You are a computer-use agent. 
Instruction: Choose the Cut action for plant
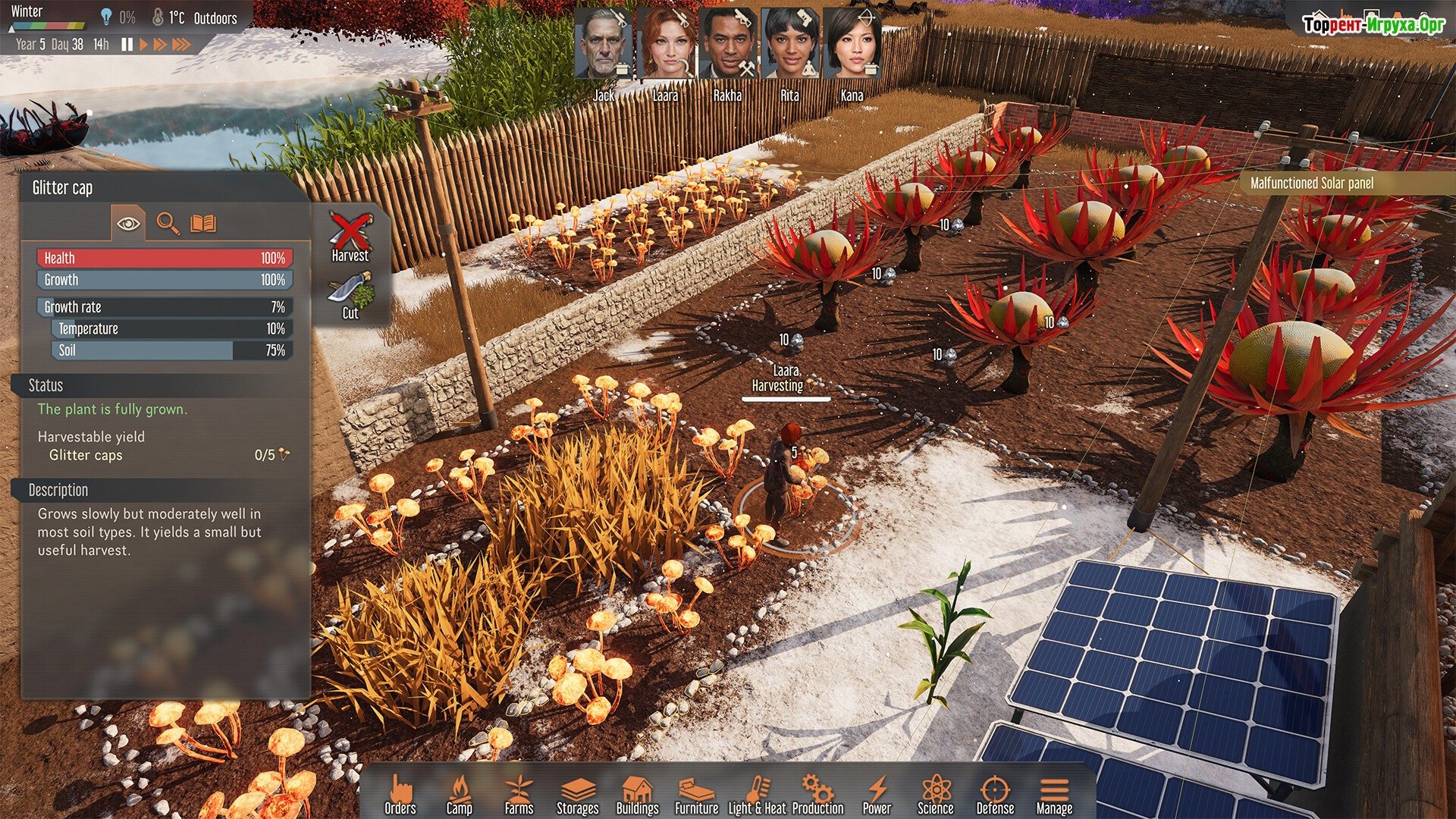click(x=350, y=296)
